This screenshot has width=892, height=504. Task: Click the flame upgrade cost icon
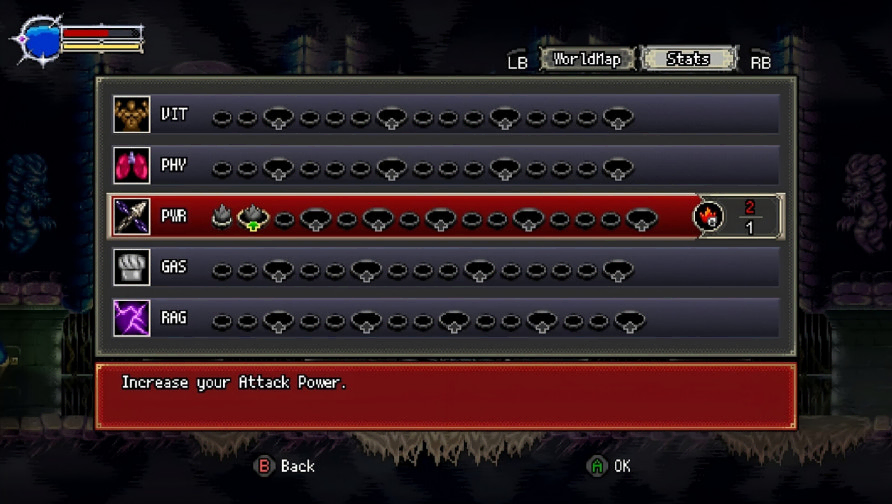click(x=708, y=217)
